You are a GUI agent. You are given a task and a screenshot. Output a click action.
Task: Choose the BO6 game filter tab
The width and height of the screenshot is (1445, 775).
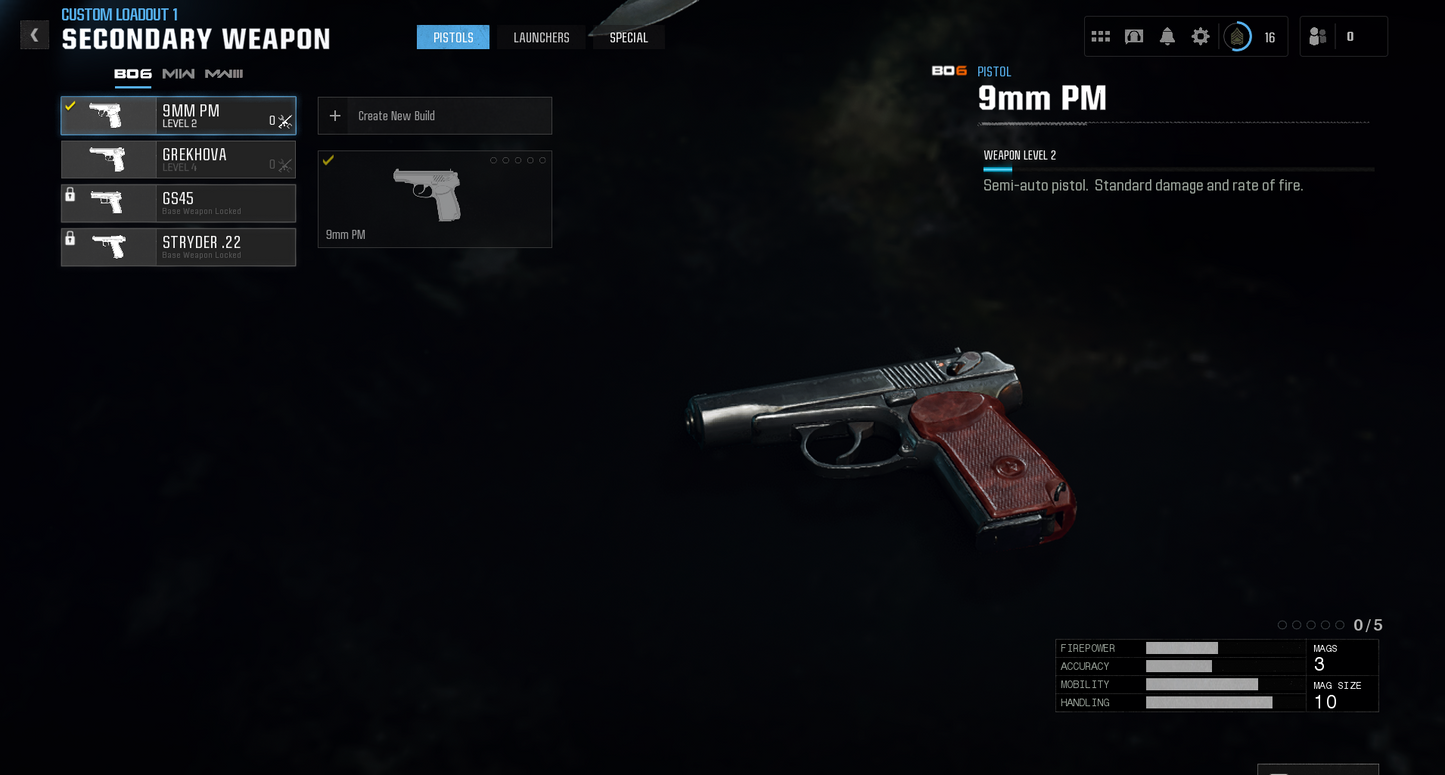coord(133,74)
